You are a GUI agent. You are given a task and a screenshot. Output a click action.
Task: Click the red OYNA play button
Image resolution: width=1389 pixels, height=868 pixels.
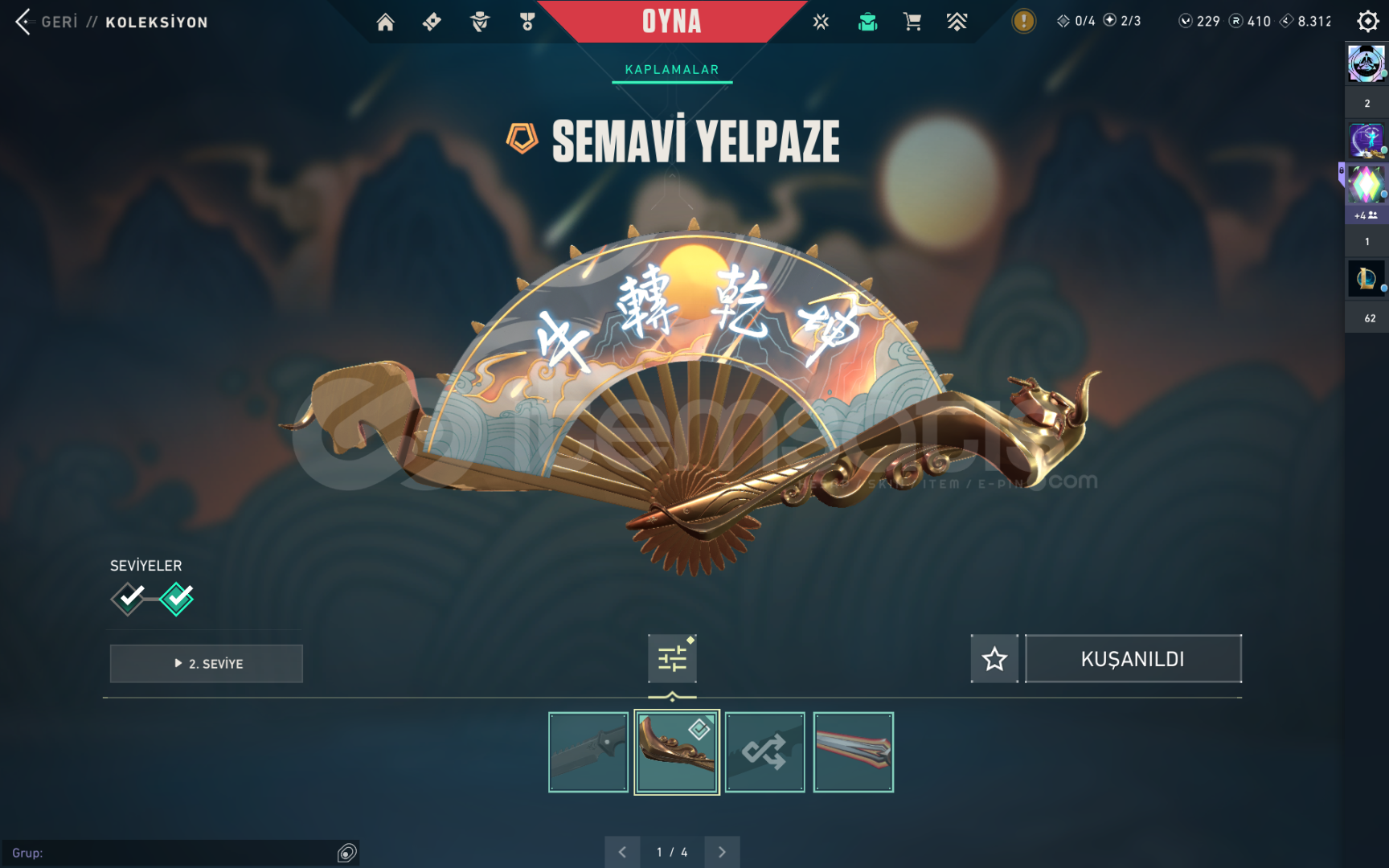point(672,22)
